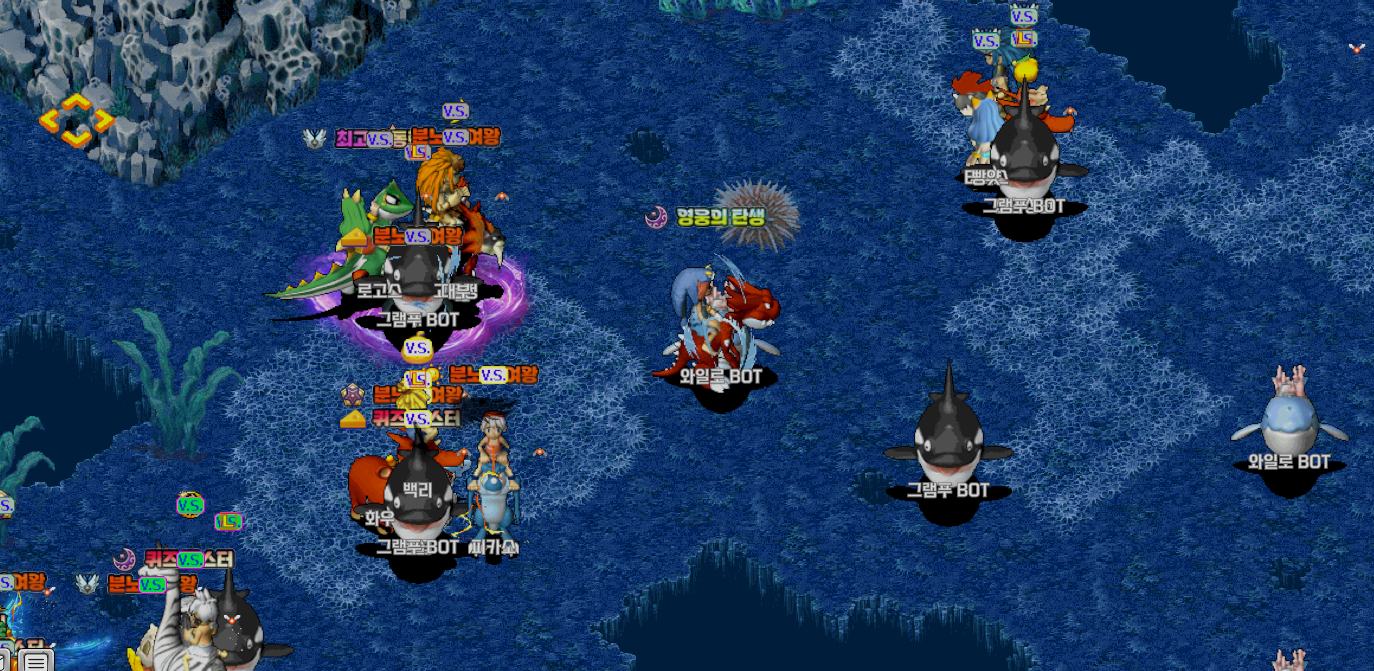Open the lined-list menu button
1374x671 pixels.
[x=37, y=661]
